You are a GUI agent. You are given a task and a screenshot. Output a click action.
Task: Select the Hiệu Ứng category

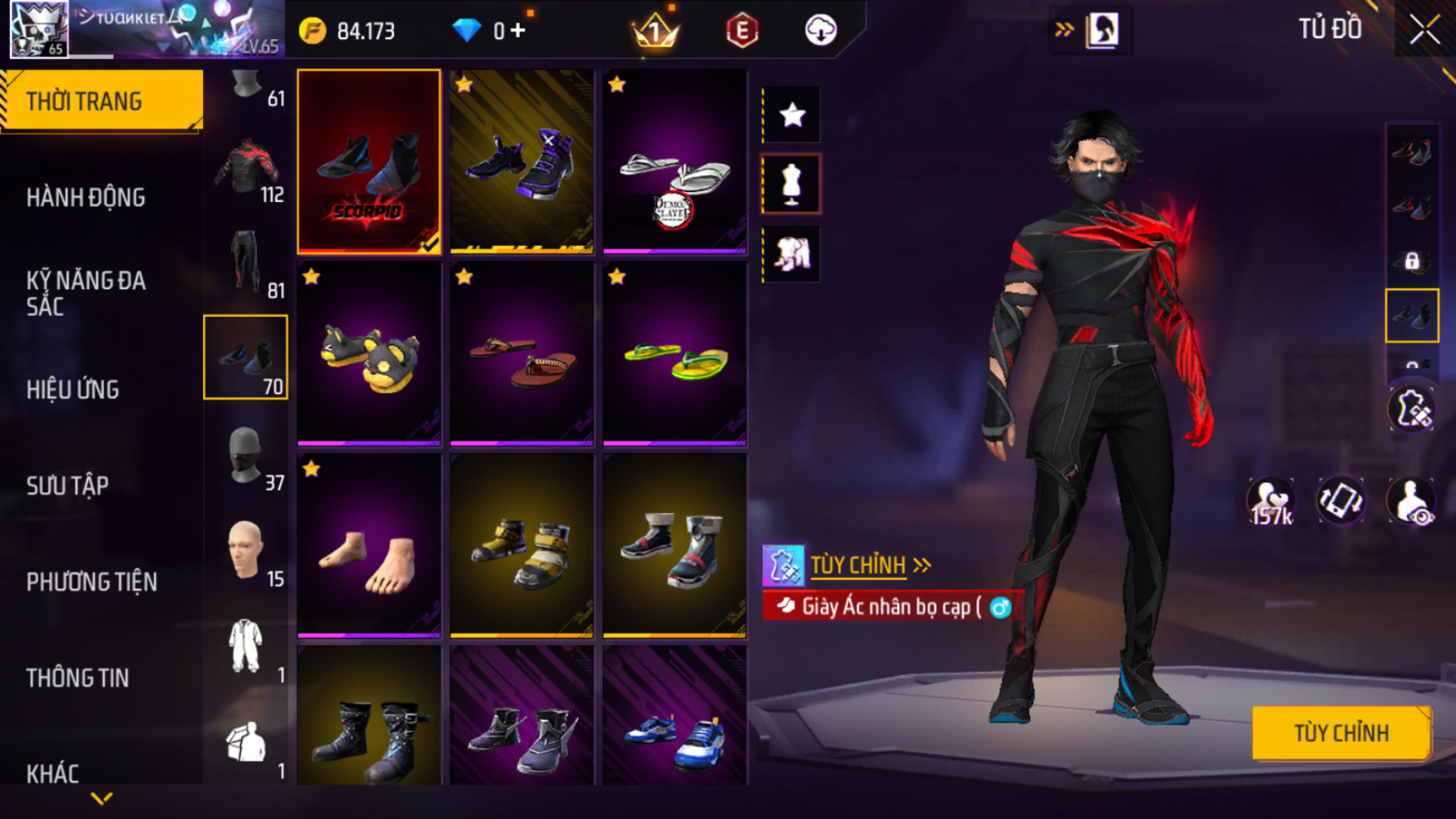73,389
